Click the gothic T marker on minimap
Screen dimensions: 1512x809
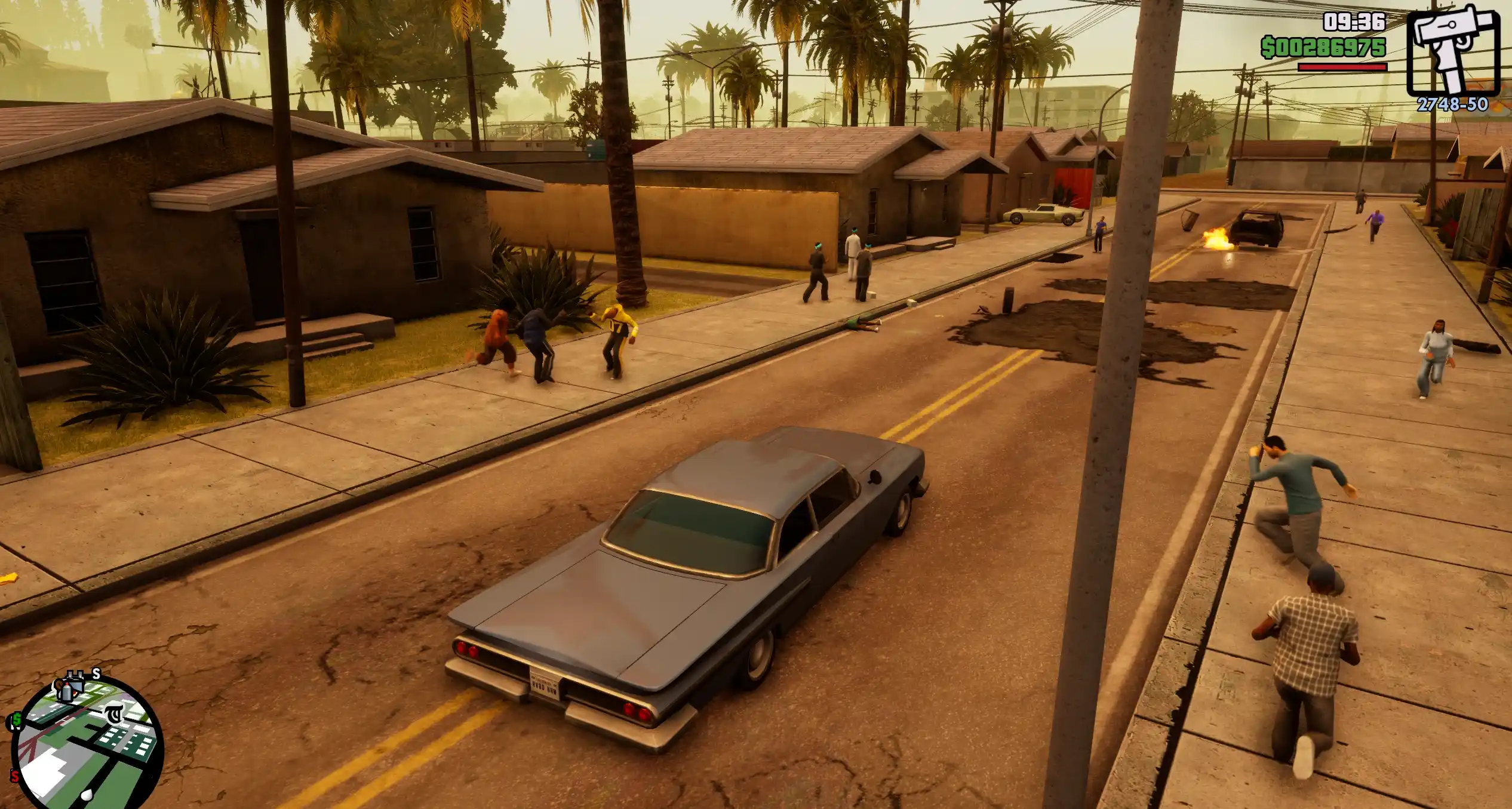pos(113,714)
